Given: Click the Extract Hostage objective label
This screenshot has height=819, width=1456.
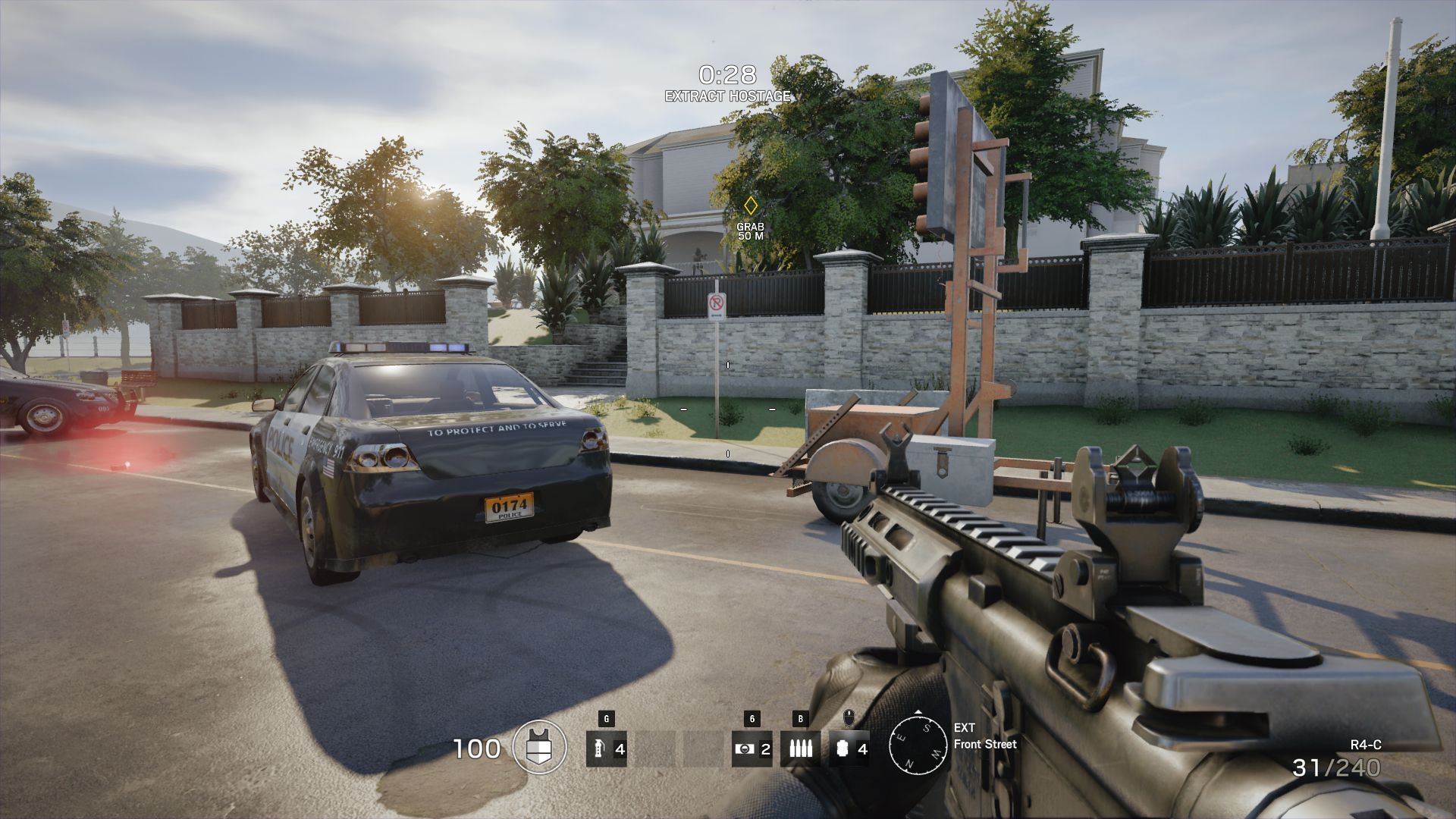Looking at the screenshot, I should [x=727, y=96].
